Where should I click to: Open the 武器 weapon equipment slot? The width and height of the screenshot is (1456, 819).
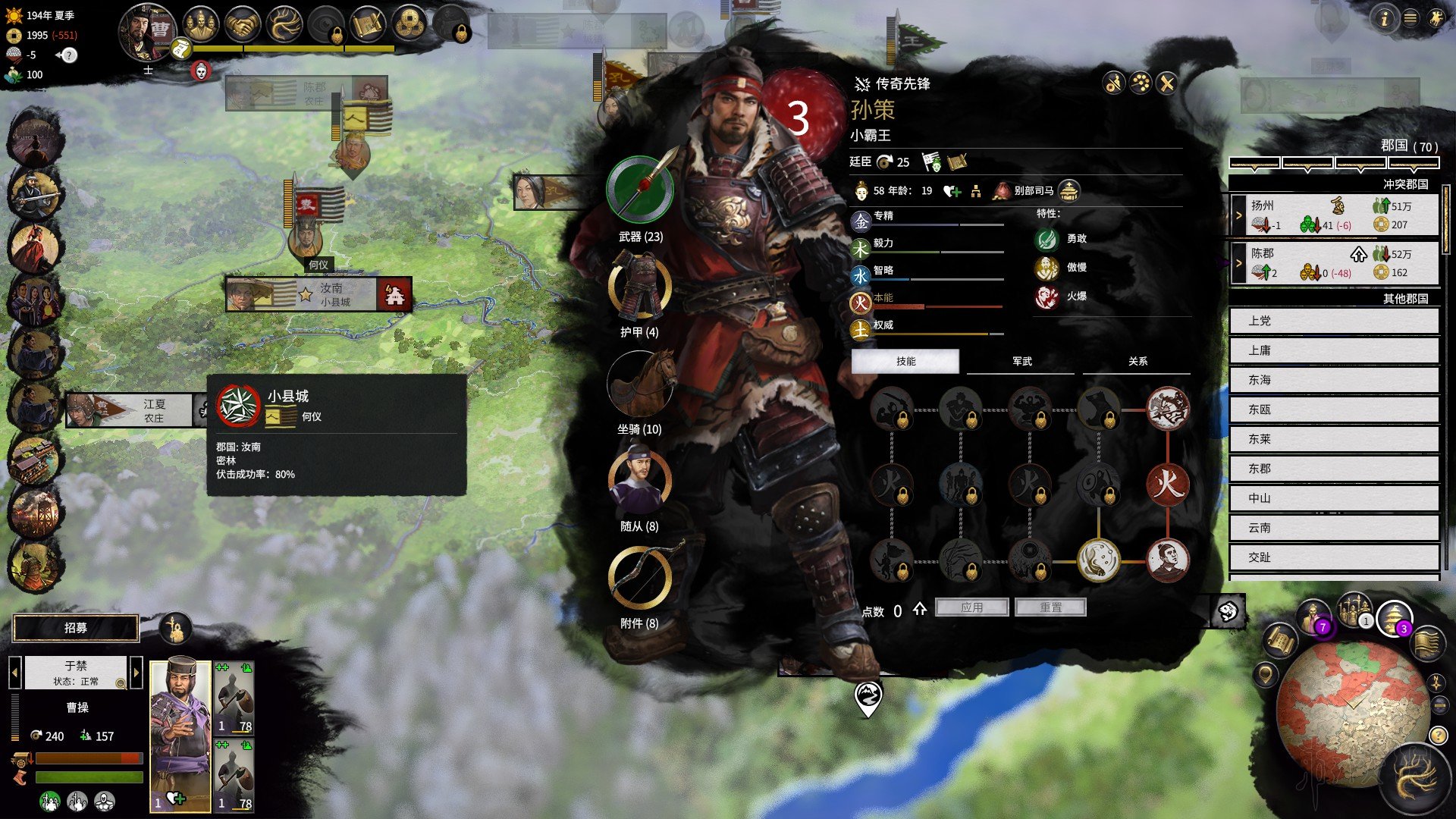640,190
